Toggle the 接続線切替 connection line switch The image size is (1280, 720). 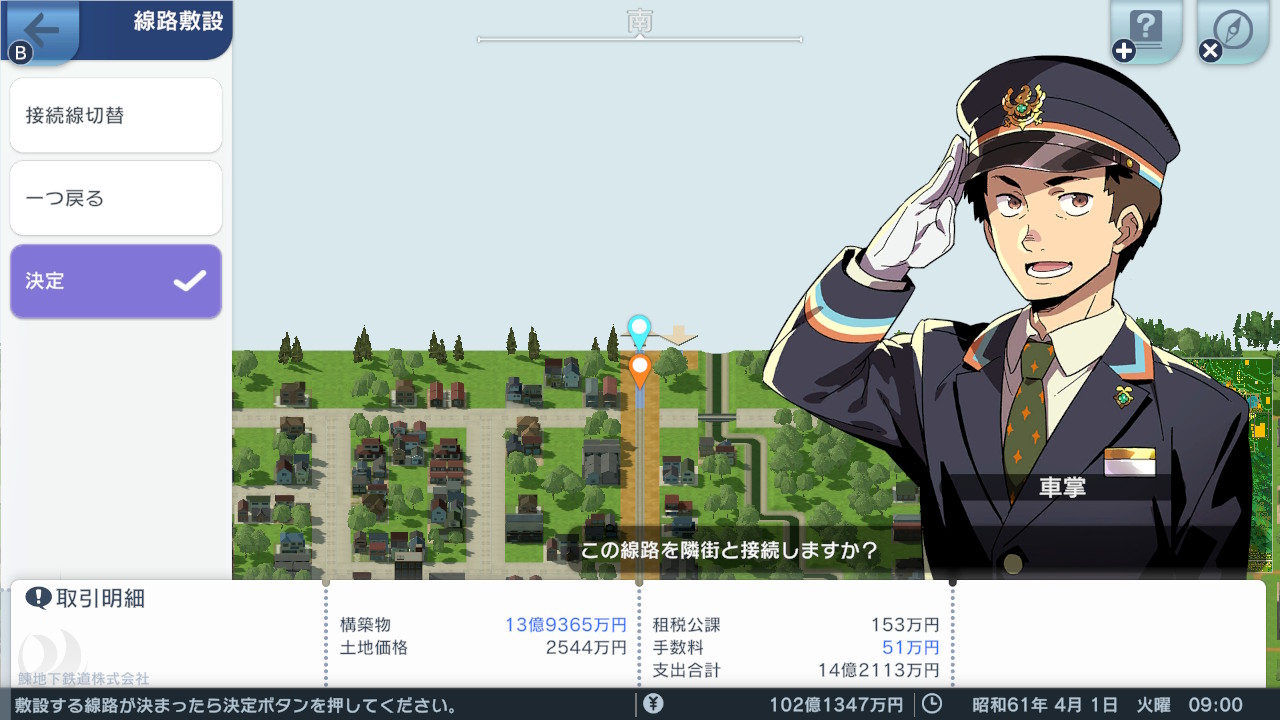point(115,115)
